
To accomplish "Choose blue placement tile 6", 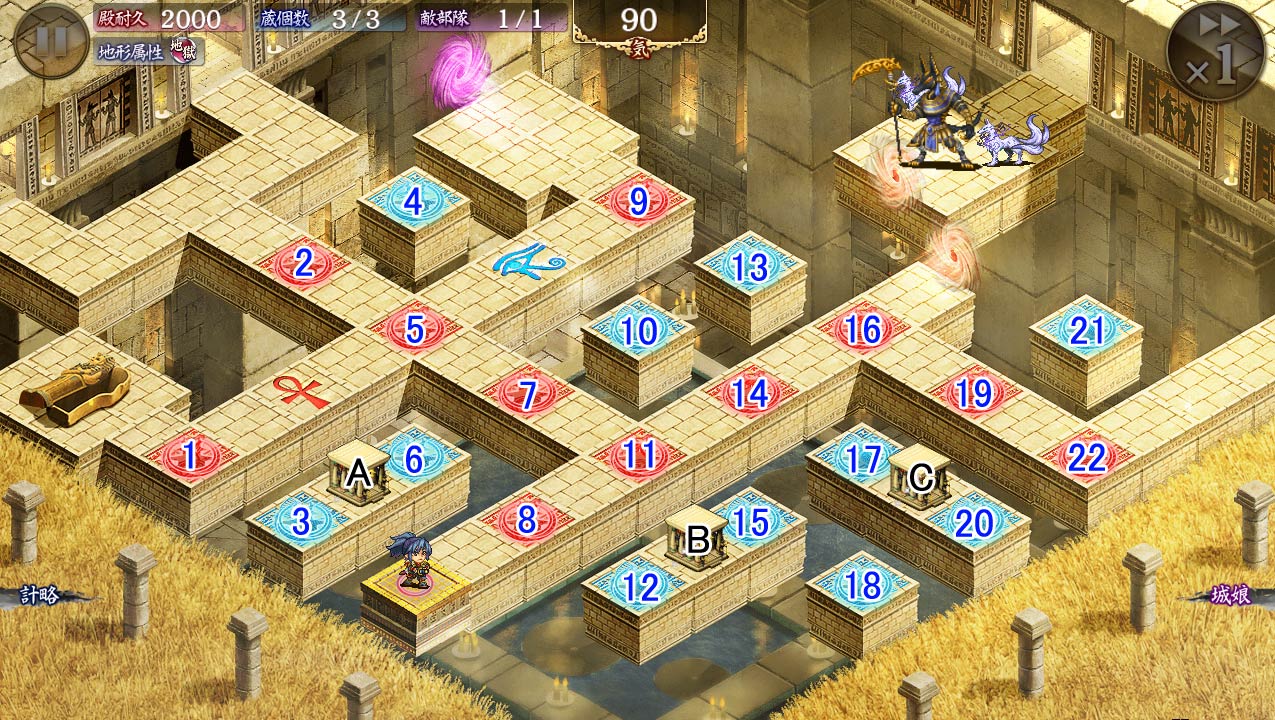I will point(414,458).
